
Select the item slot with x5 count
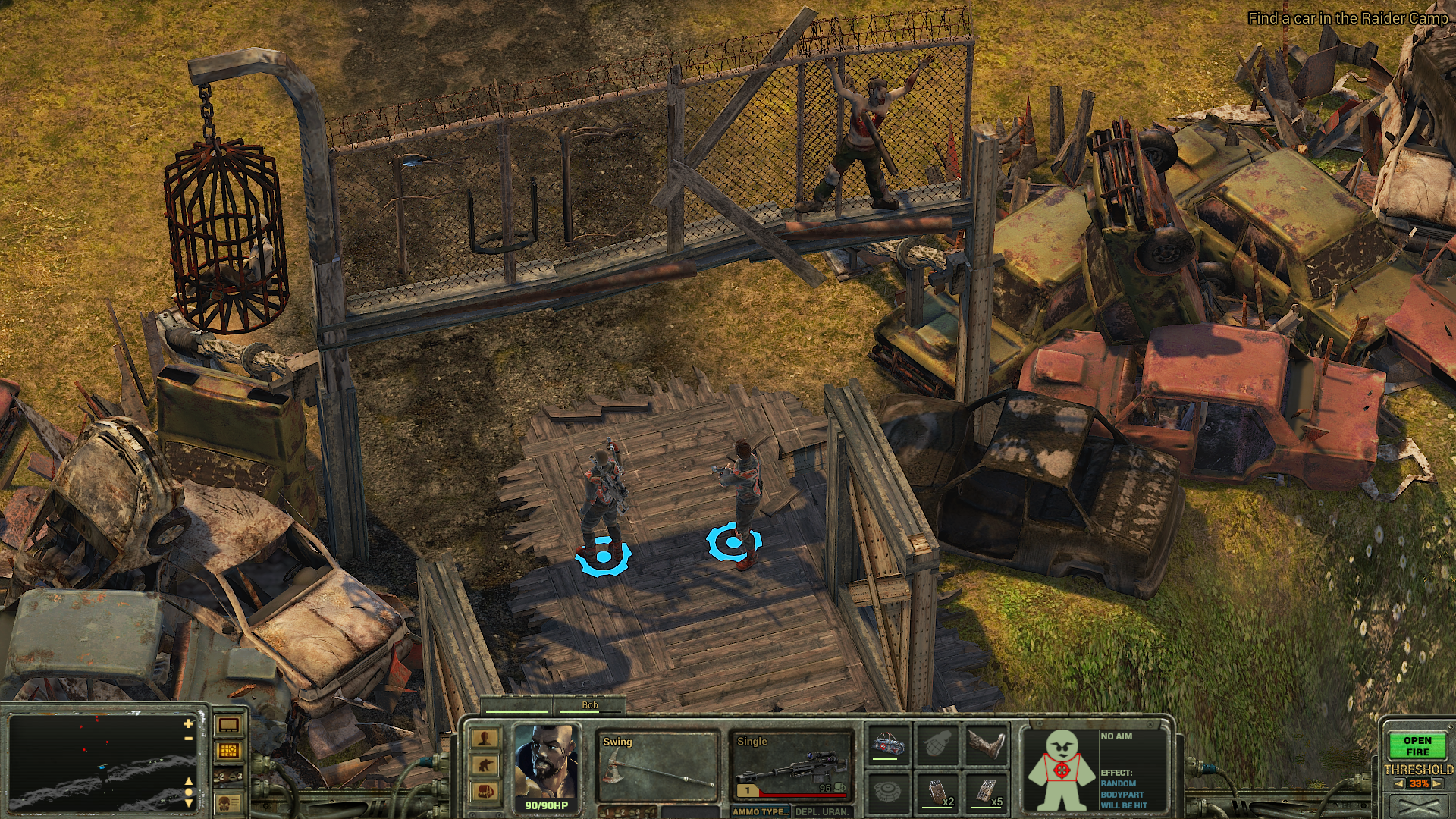[x=987, y=792]
